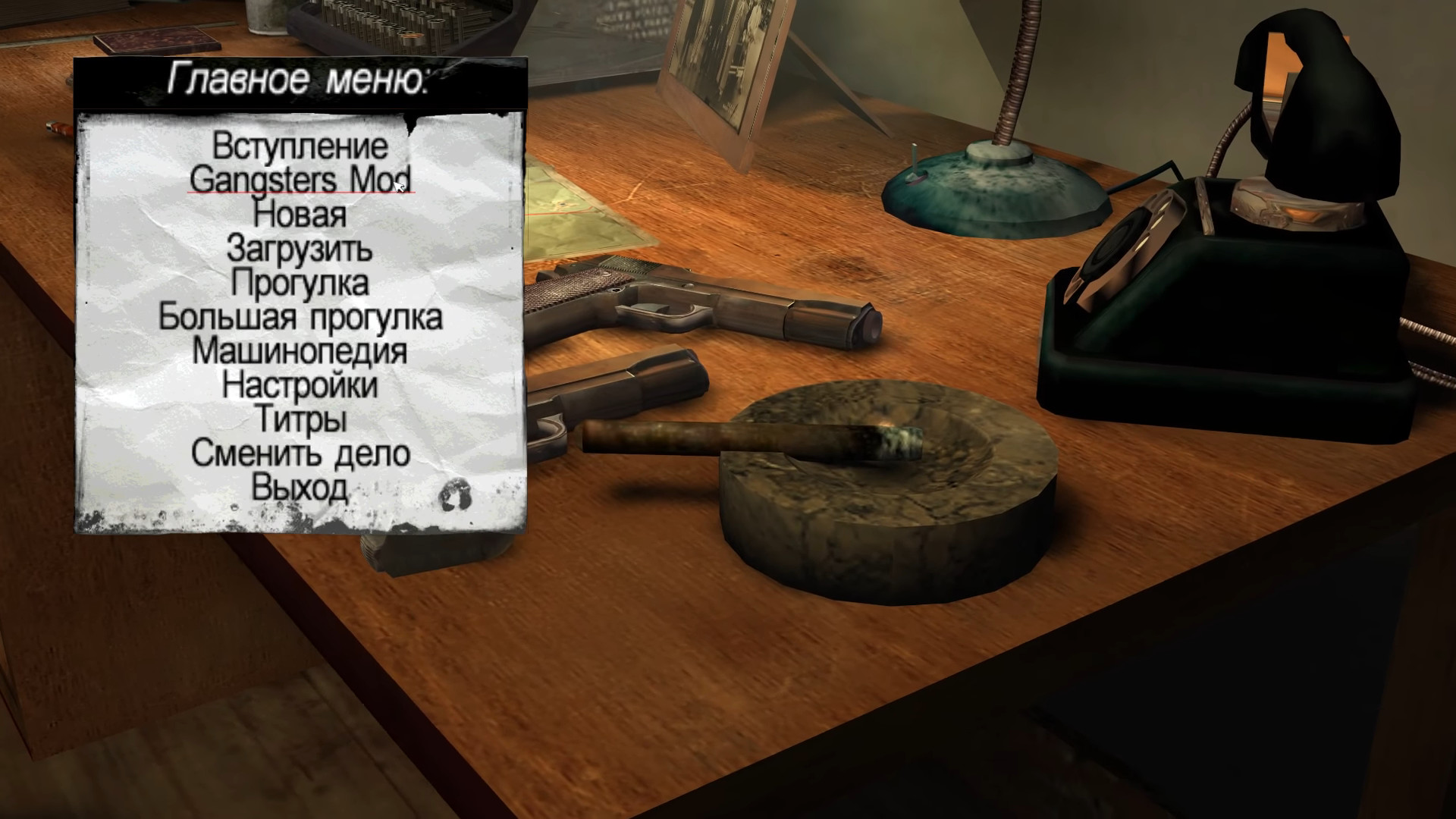Image resolution: width=1456 pixels, height=819 pixels.
Task: Open the Машинопедия car encyclopedia
Action: tap(300, 351)
